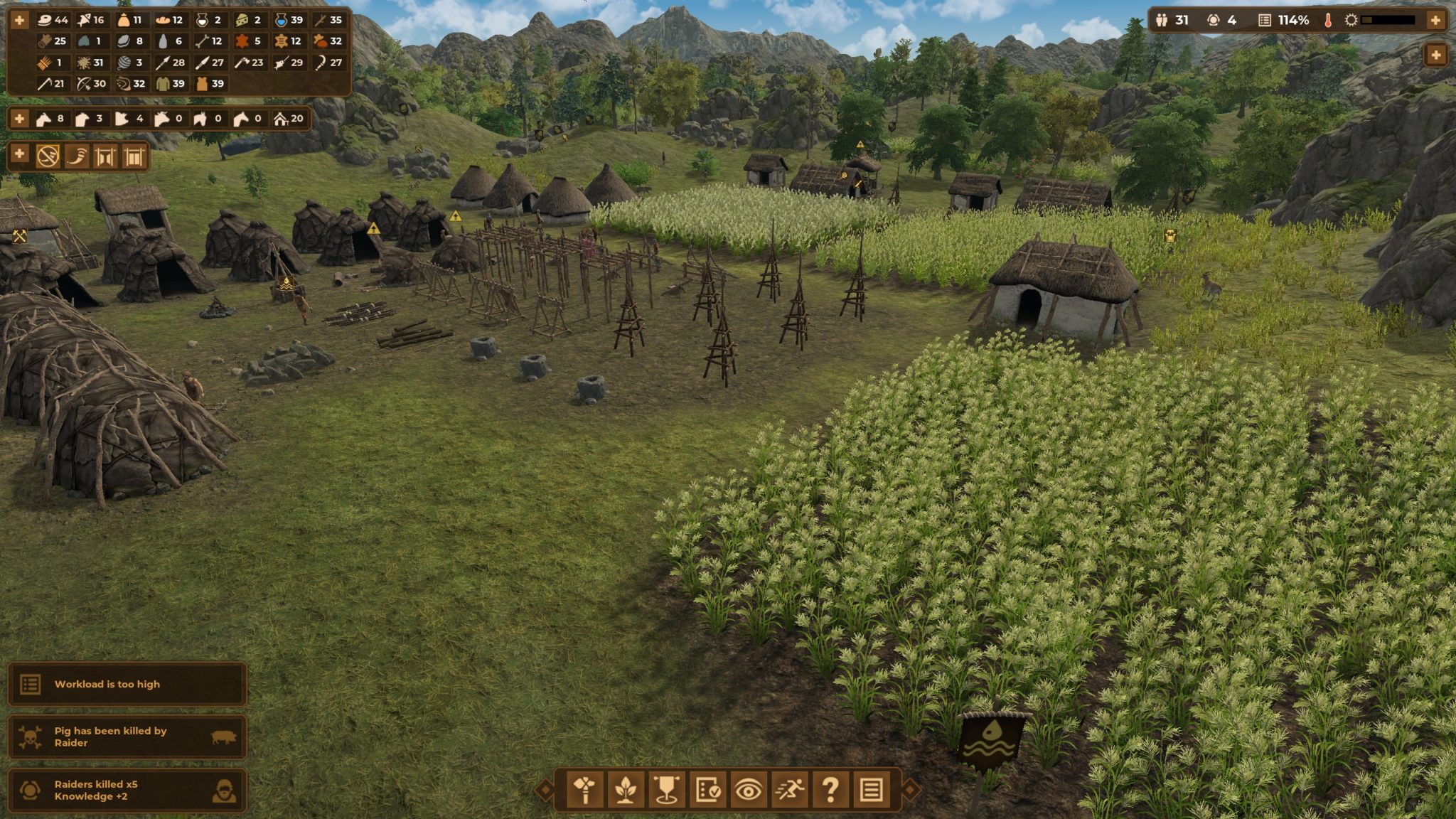Click the standalone plus button below status bar
The height and width of the screenshot is (819, 1456).
1435,55
